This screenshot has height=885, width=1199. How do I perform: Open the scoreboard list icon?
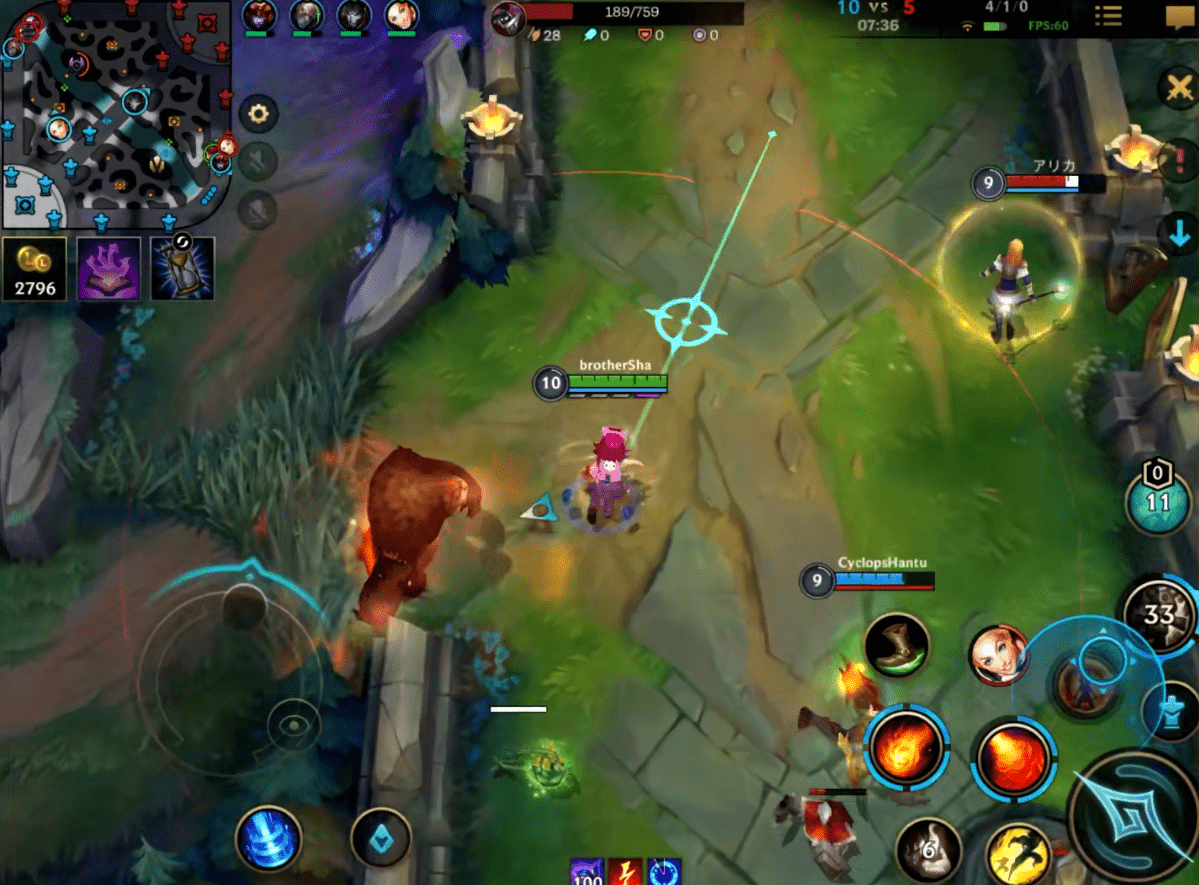point(1107,17)
